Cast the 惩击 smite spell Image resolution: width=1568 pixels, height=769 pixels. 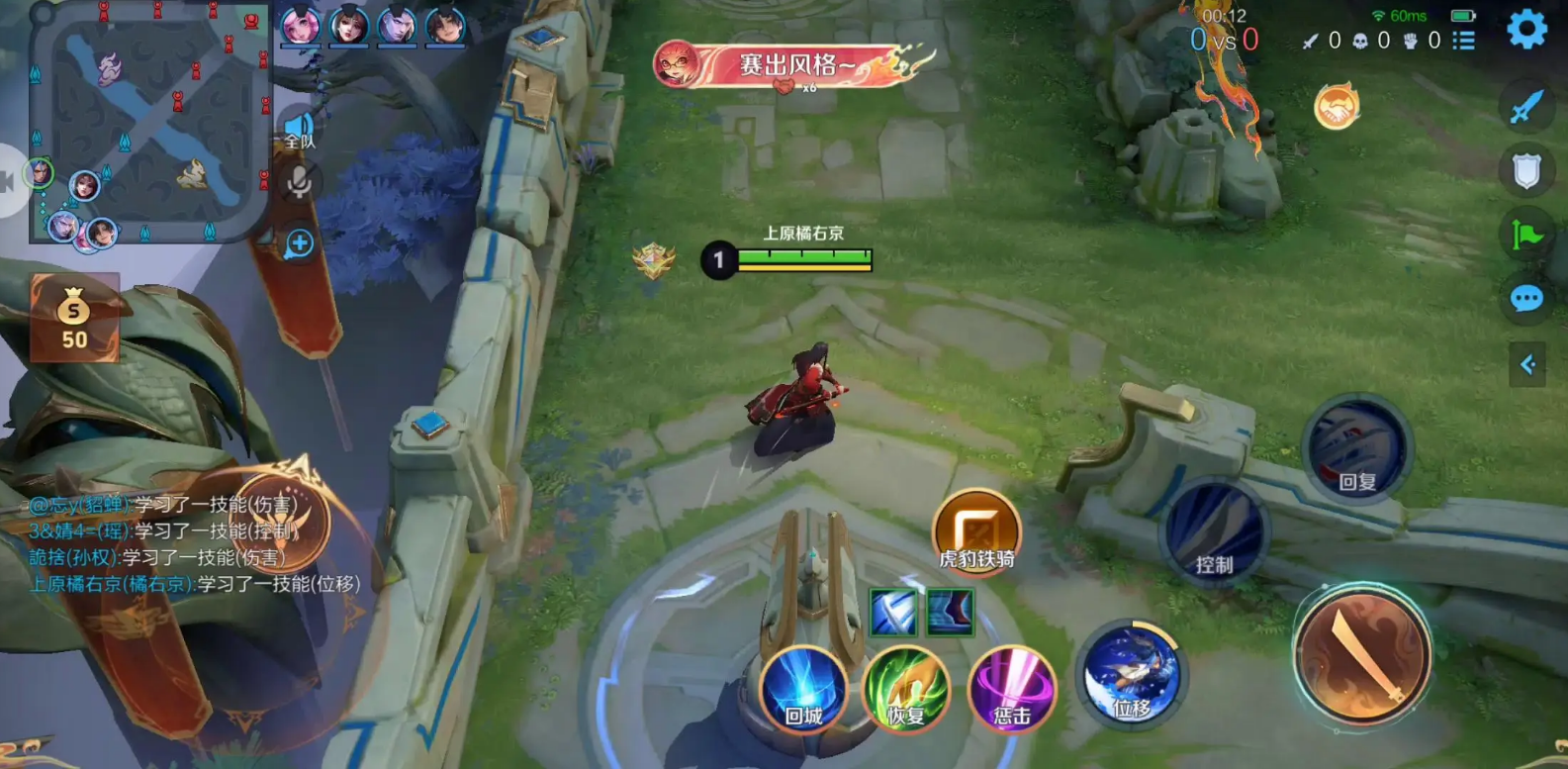(1010, 689)
